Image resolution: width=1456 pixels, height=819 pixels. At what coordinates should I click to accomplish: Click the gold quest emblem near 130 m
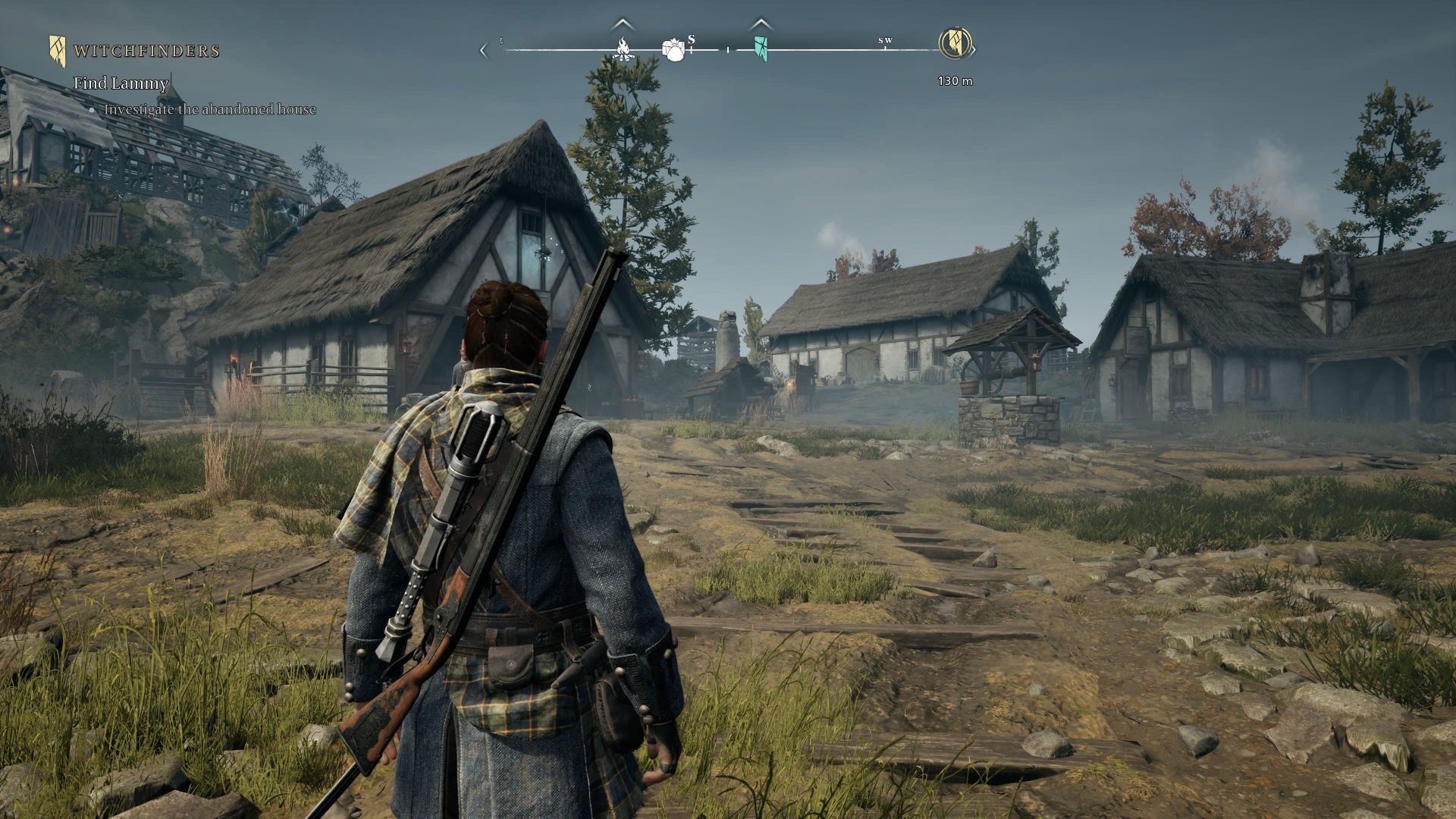955,45
